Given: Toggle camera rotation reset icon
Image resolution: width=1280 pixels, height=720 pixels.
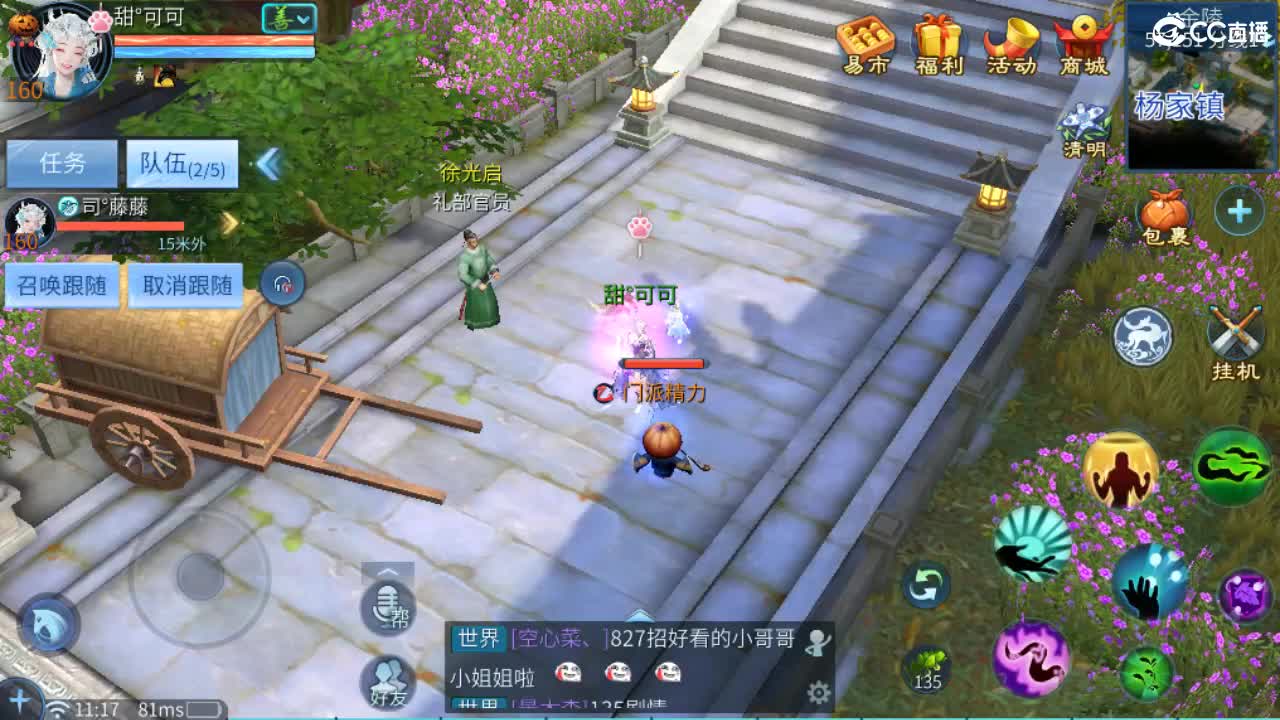Looking at the screenshot, I should point(925,585).
